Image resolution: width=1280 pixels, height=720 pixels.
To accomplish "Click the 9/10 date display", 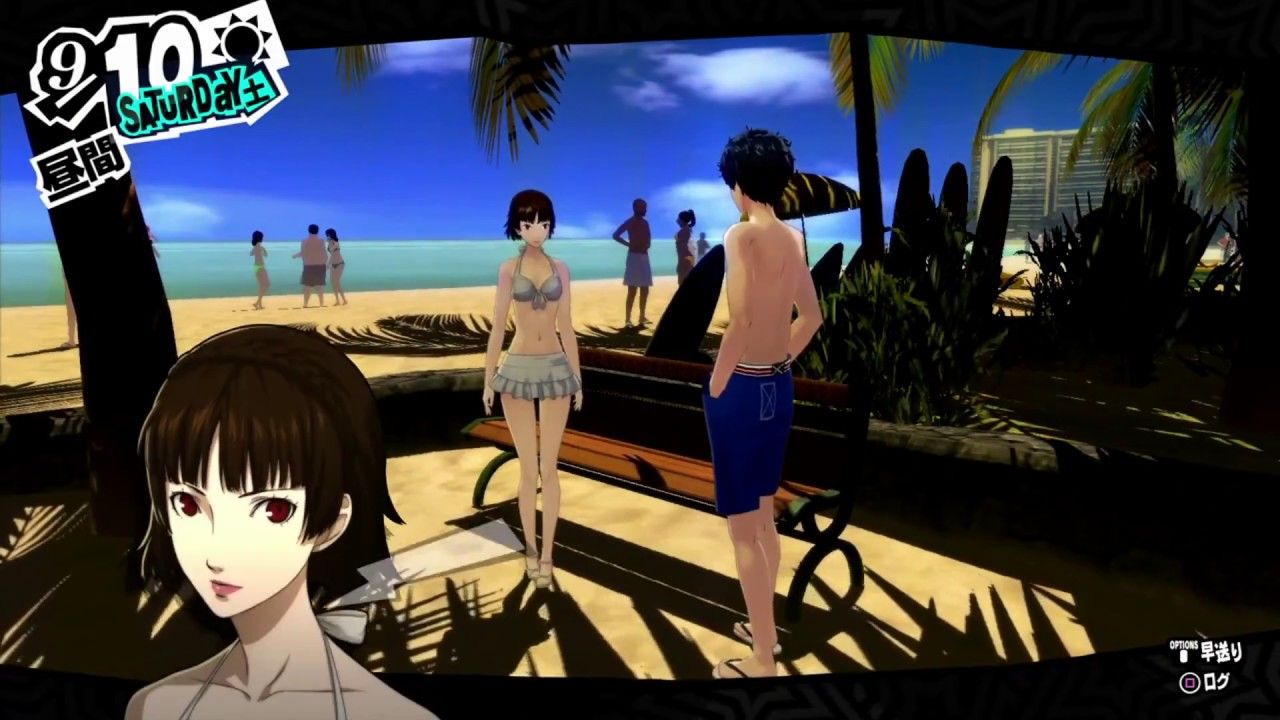I will coord(110,60).
